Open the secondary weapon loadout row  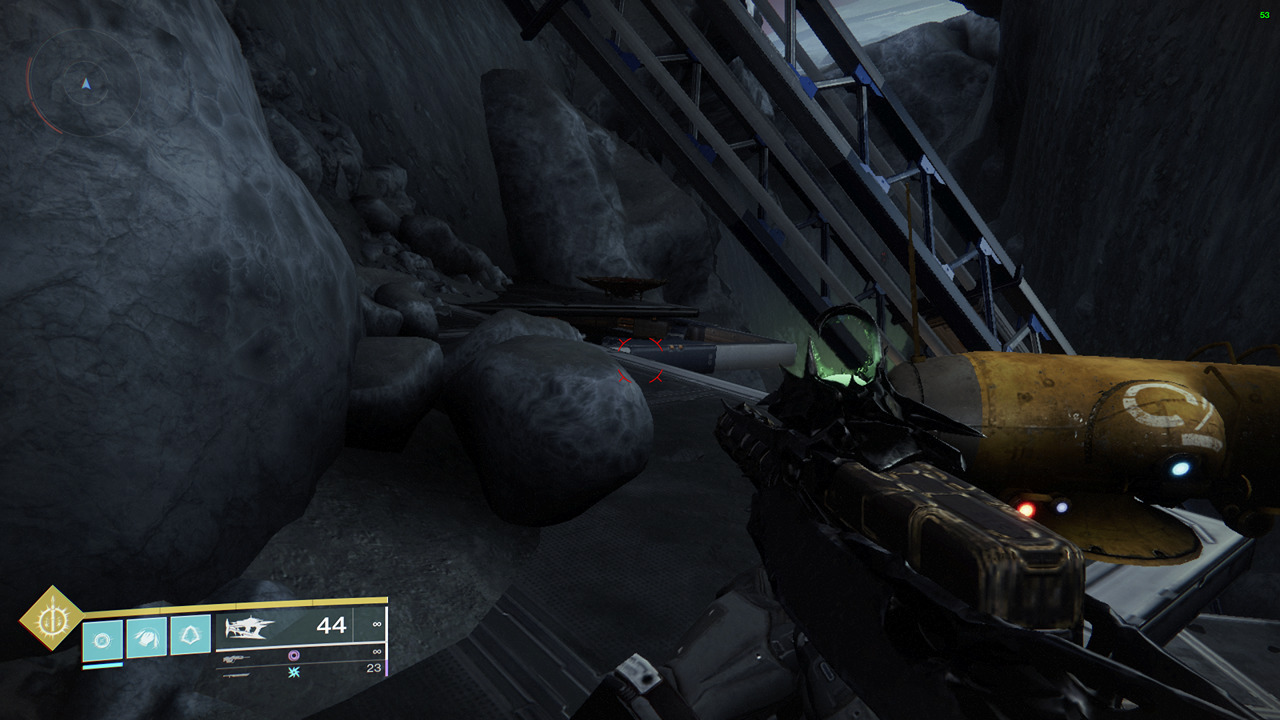(x=280, y=657)
